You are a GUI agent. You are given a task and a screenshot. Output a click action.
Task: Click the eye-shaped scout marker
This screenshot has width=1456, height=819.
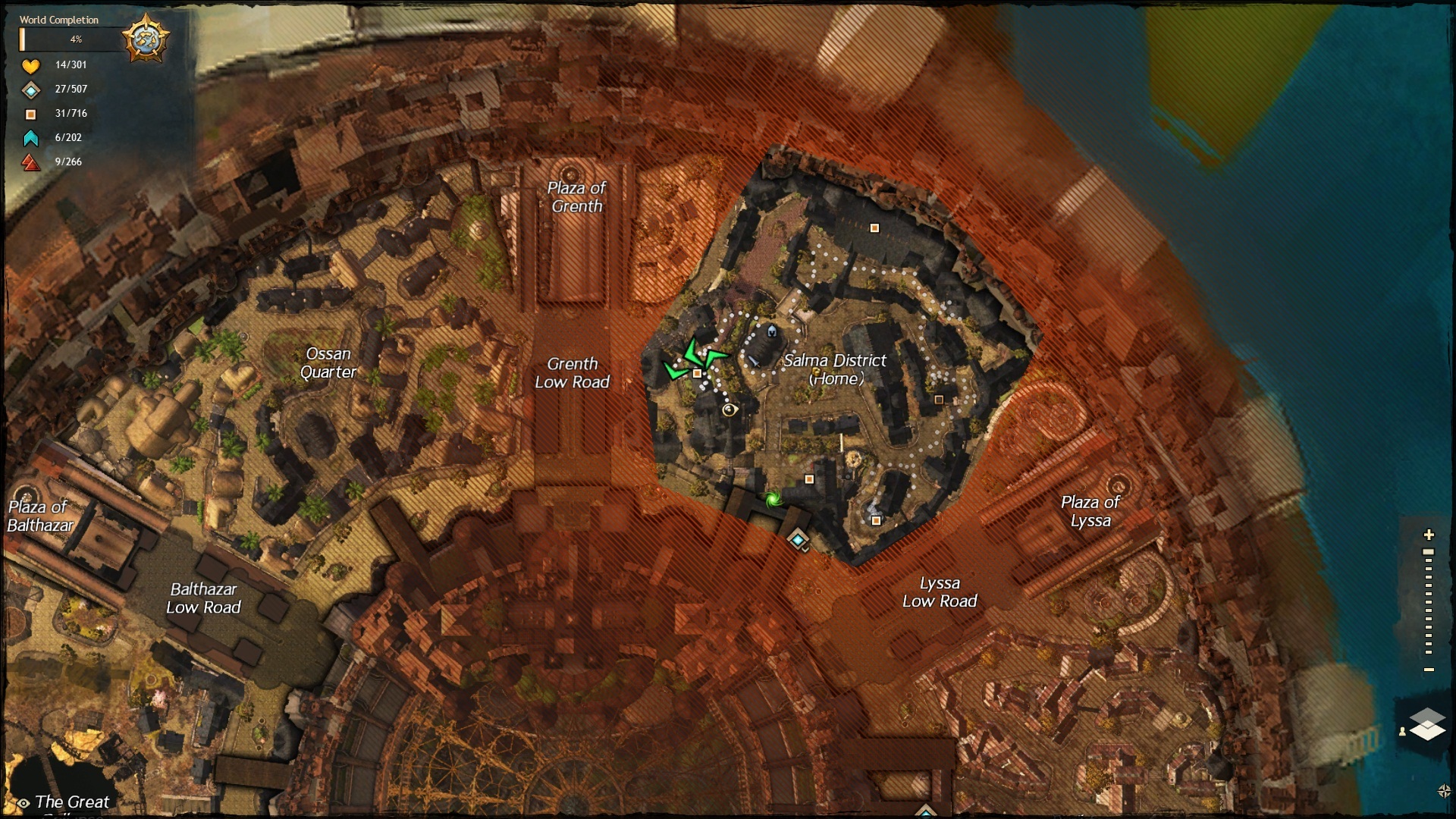(730, 410)
